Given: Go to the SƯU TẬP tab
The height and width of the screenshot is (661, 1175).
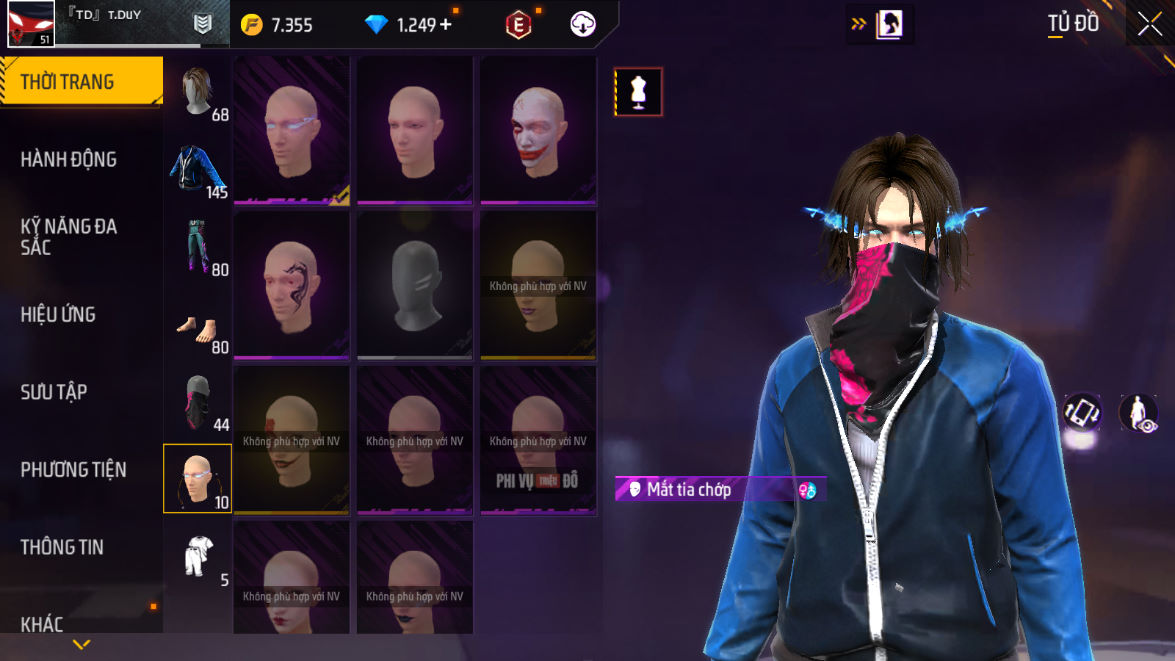Looking at the screenshot, I should coord(54,392).
